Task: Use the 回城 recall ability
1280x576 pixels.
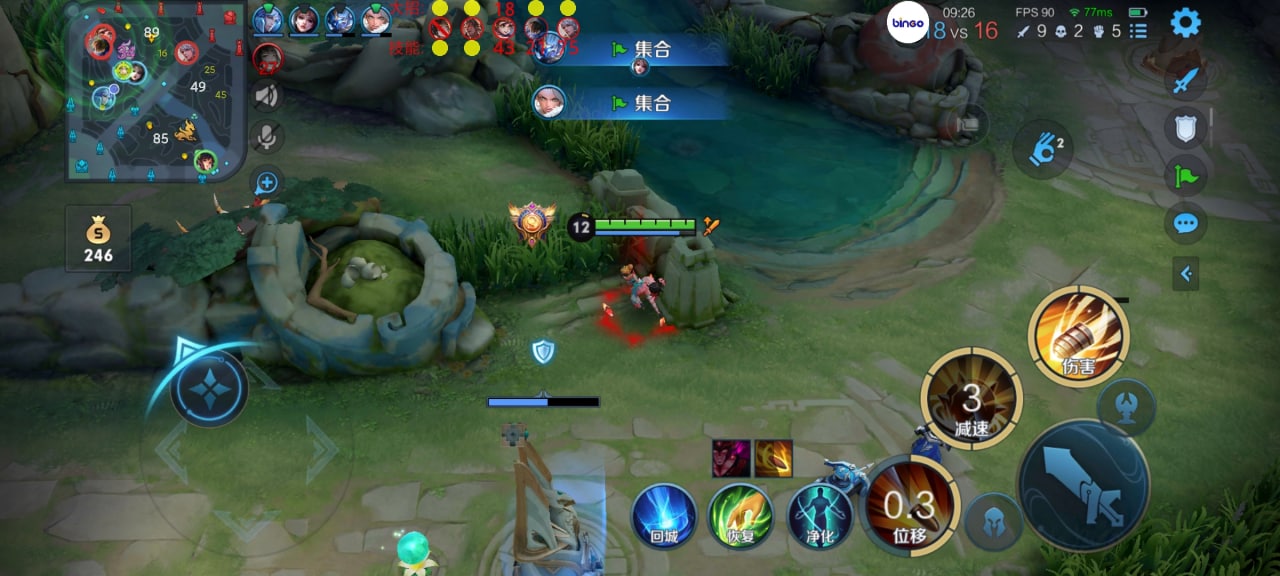Action: click(663, 516)
